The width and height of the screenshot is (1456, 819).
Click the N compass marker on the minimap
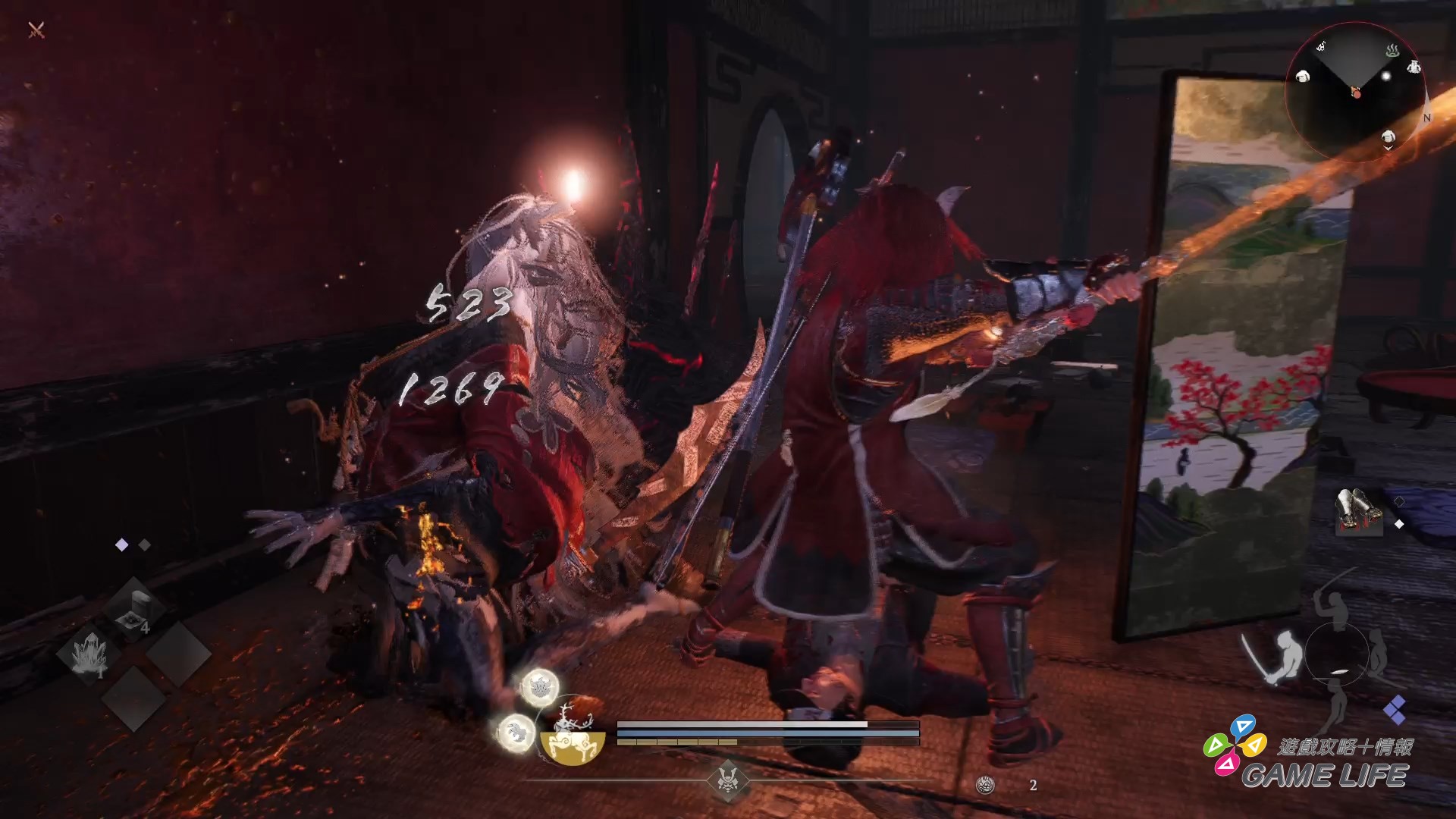pos(1427,117)
